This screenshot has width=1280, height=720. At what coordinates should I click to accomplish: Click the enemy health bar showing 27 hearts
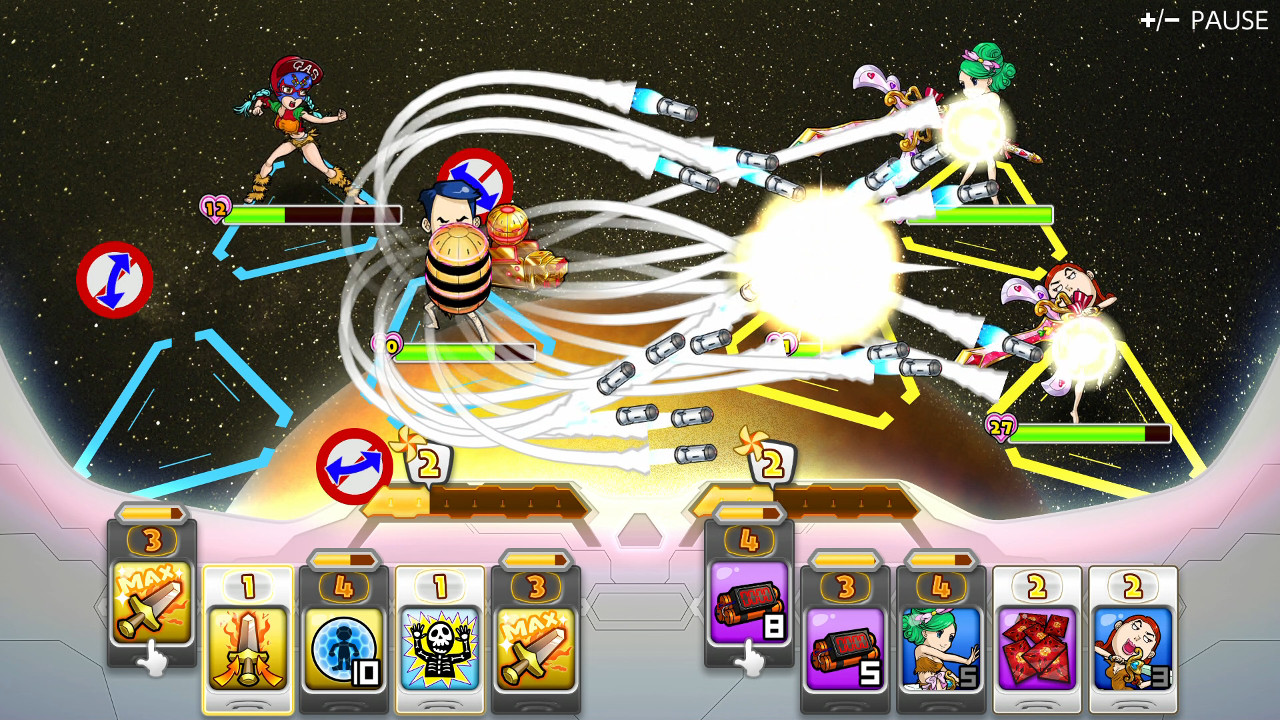coord(1090,434)
